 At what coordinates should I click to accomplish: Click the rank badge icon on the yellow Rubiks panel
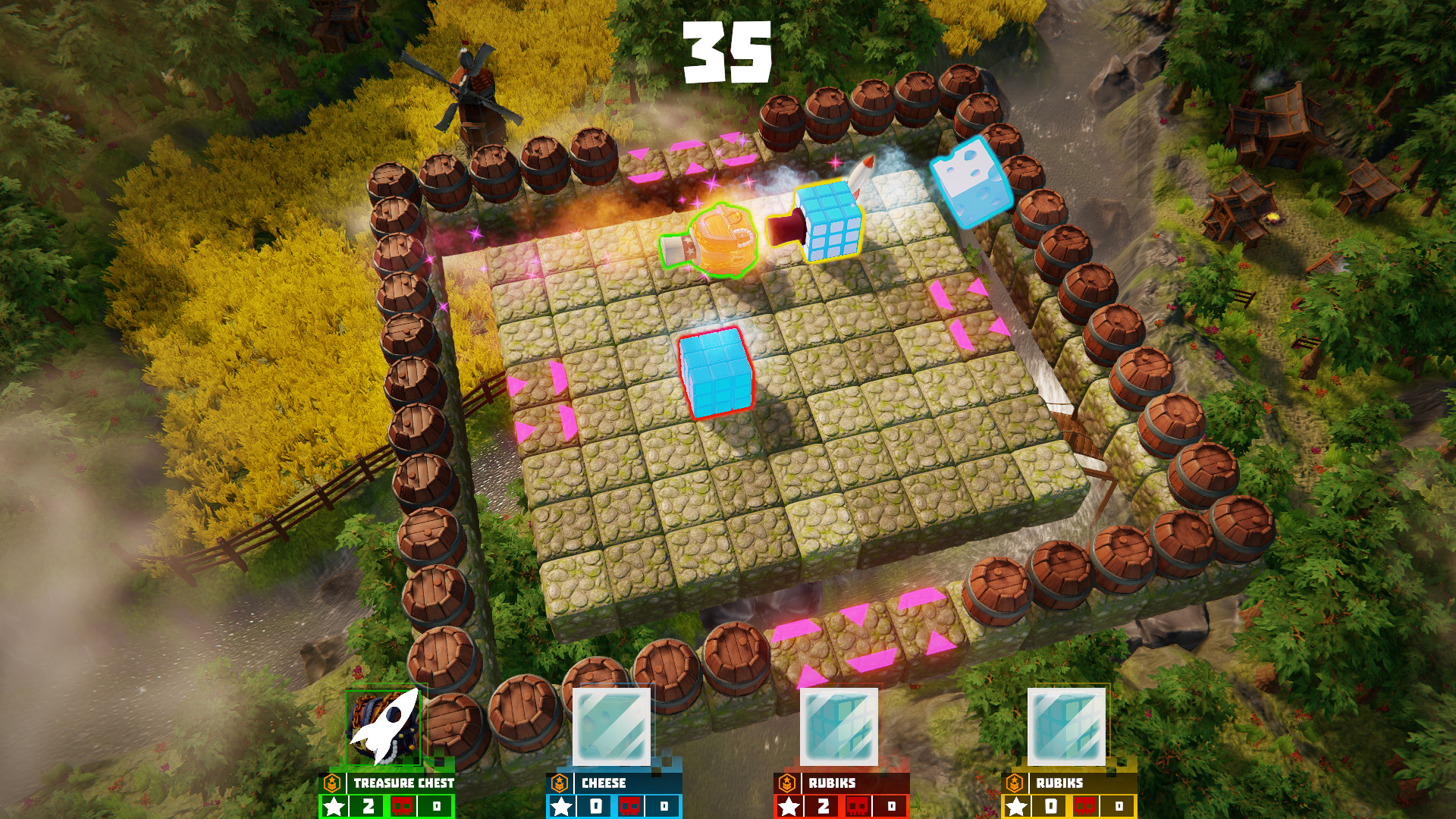(1014, 785)
